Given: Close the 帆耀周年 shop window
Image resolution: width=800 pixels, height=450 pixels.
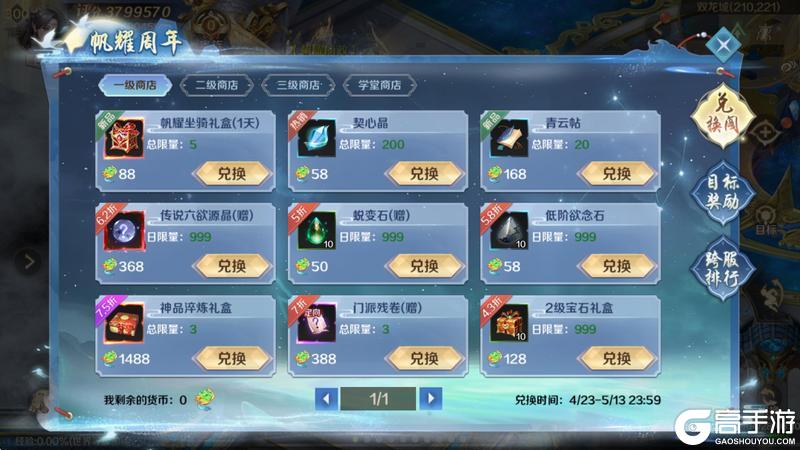Looking at the screenshot, I should [x=721, y=44].
